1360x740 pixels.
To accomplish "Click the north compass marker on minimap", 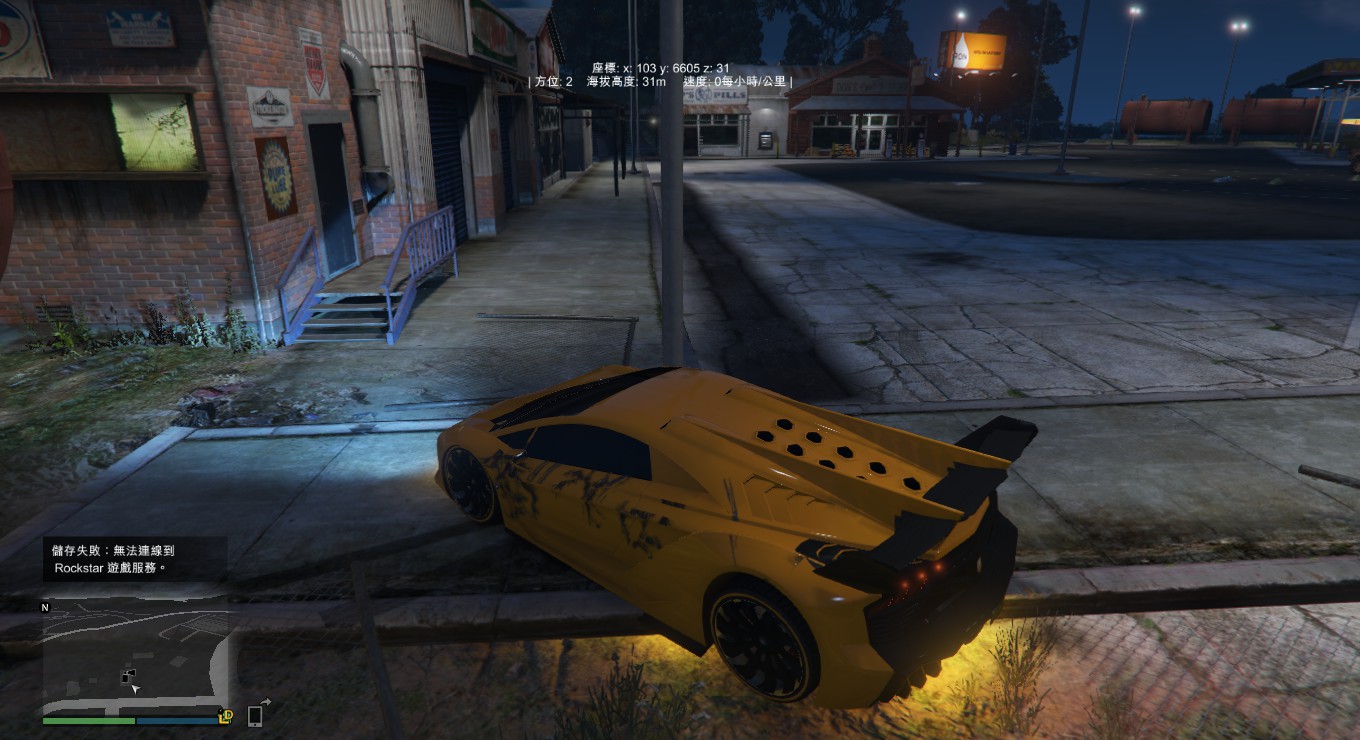I will tap(45, 607).
